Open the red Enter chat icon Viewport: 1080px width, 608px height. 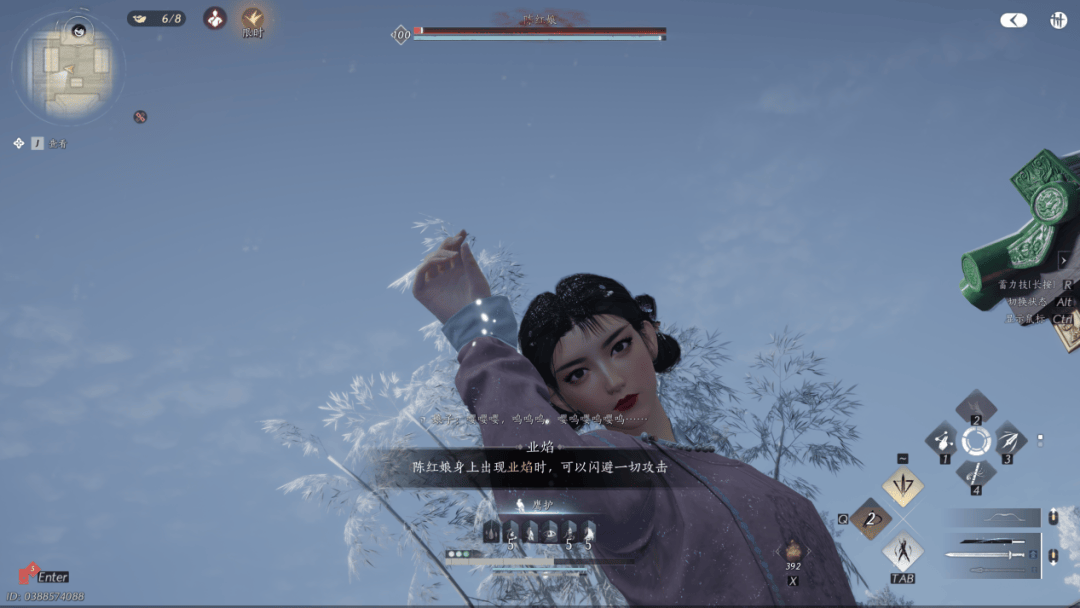point(28,575)
